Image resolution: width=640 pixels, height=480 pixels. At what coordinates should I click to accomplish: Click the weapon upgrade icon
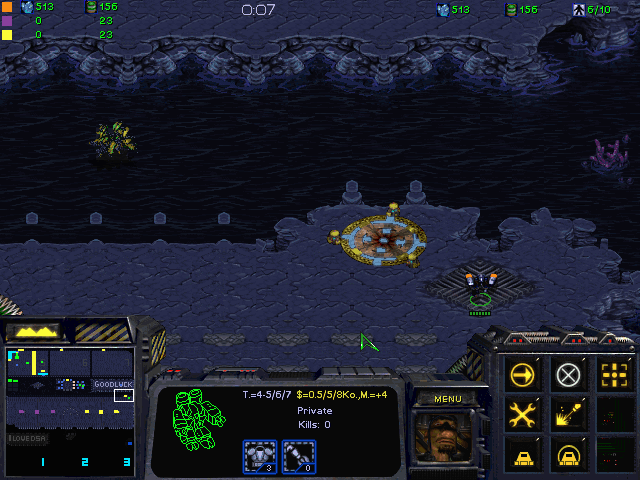pos(299,455)
